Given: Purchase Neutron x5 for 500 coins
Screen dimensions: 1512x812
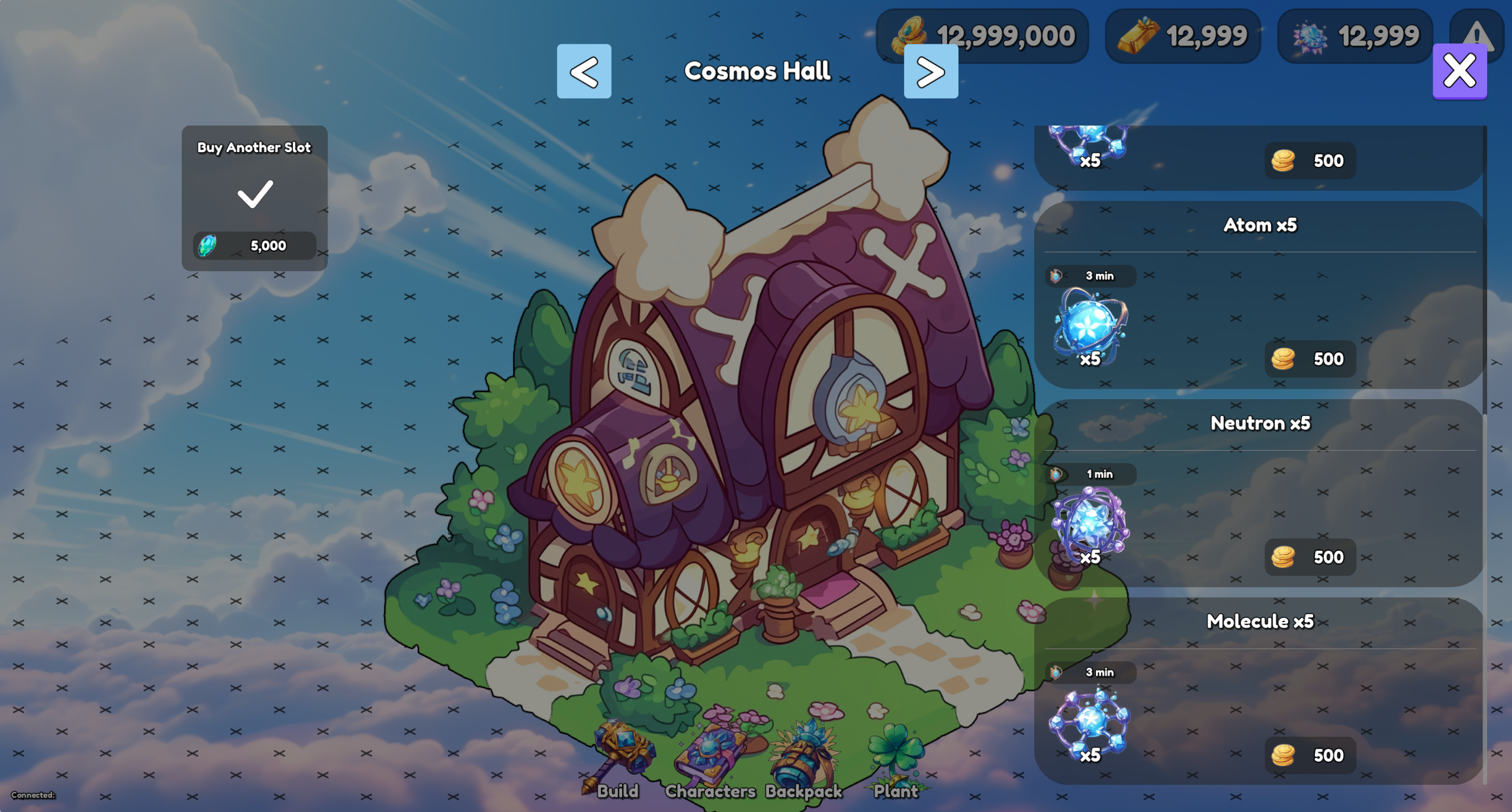Looking at the screenshot, I should (x=1310, y=557).
